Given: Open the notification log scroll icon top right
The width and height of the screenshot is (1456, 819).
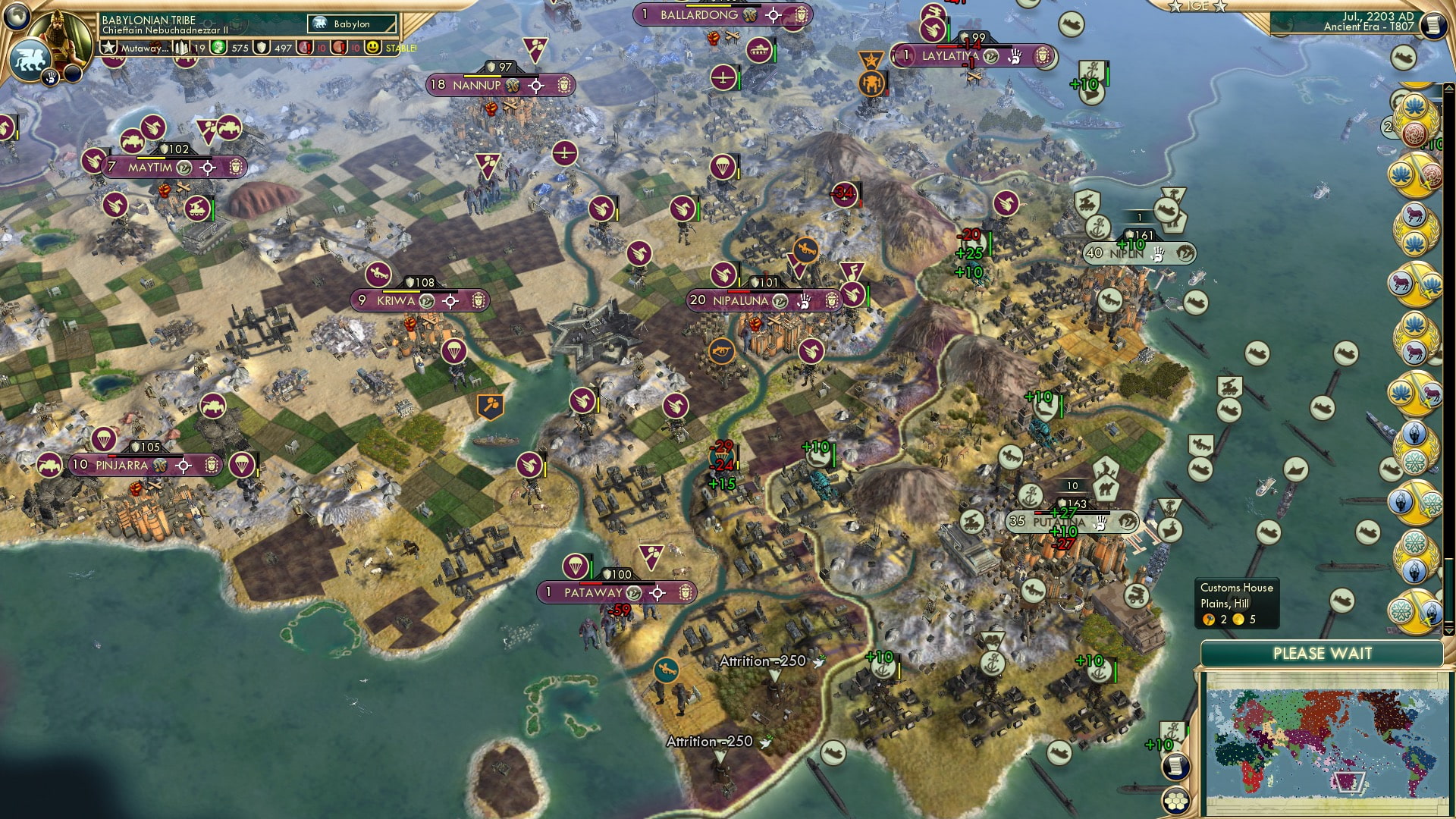Looking at the screenshot, I should pos(1435,25).
